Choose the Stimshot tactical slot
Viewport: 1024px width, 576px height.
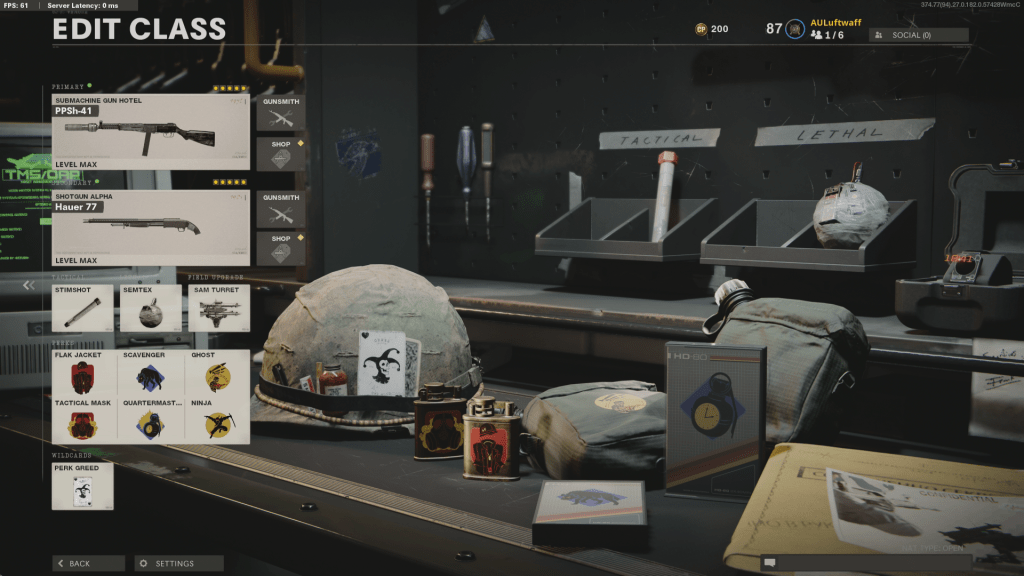pyautogui.click(x=83, y=308)
